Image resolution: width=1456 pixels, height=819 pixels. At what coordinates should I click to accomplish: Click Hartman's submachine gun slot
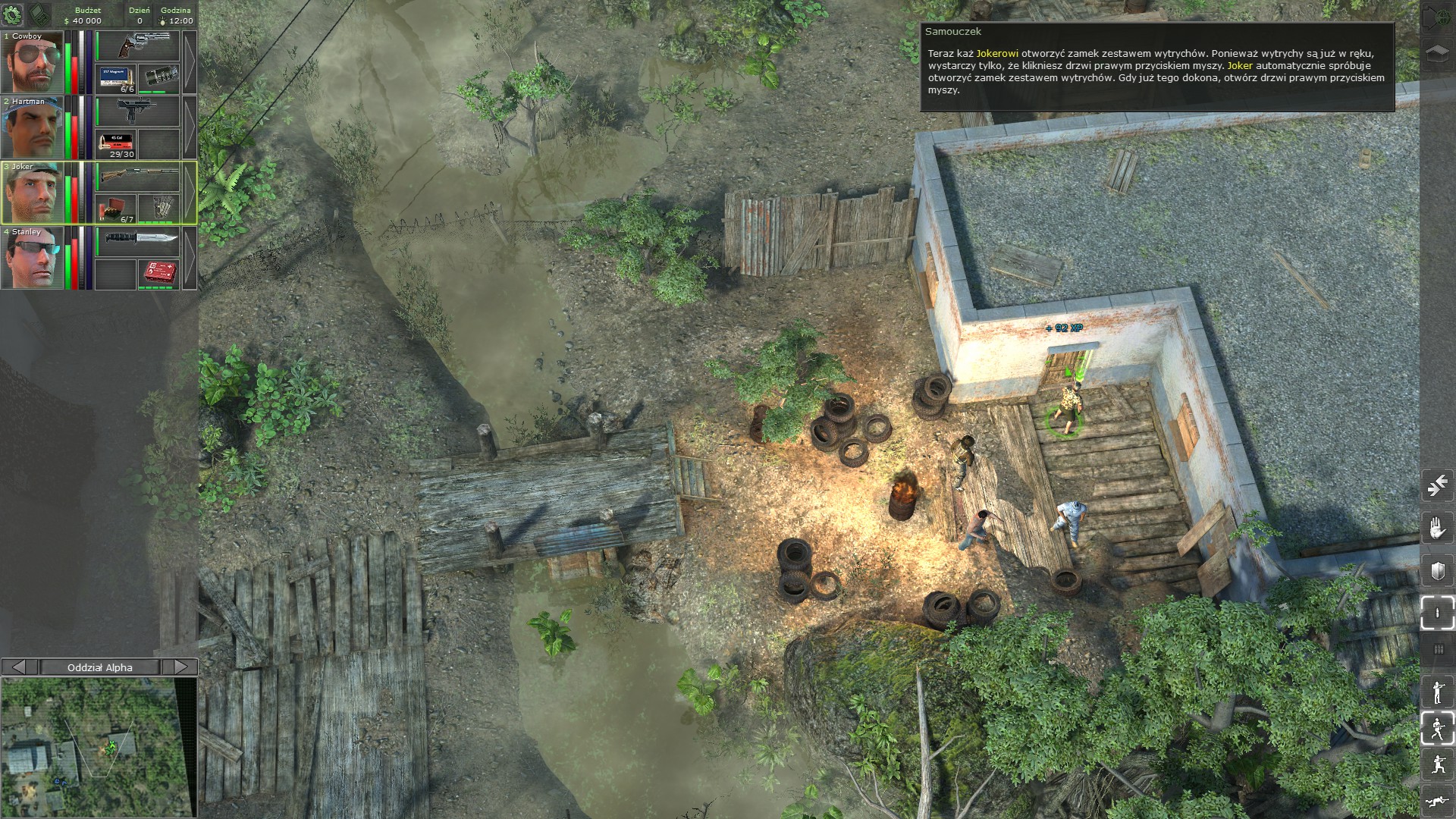[x=137, y=111]
